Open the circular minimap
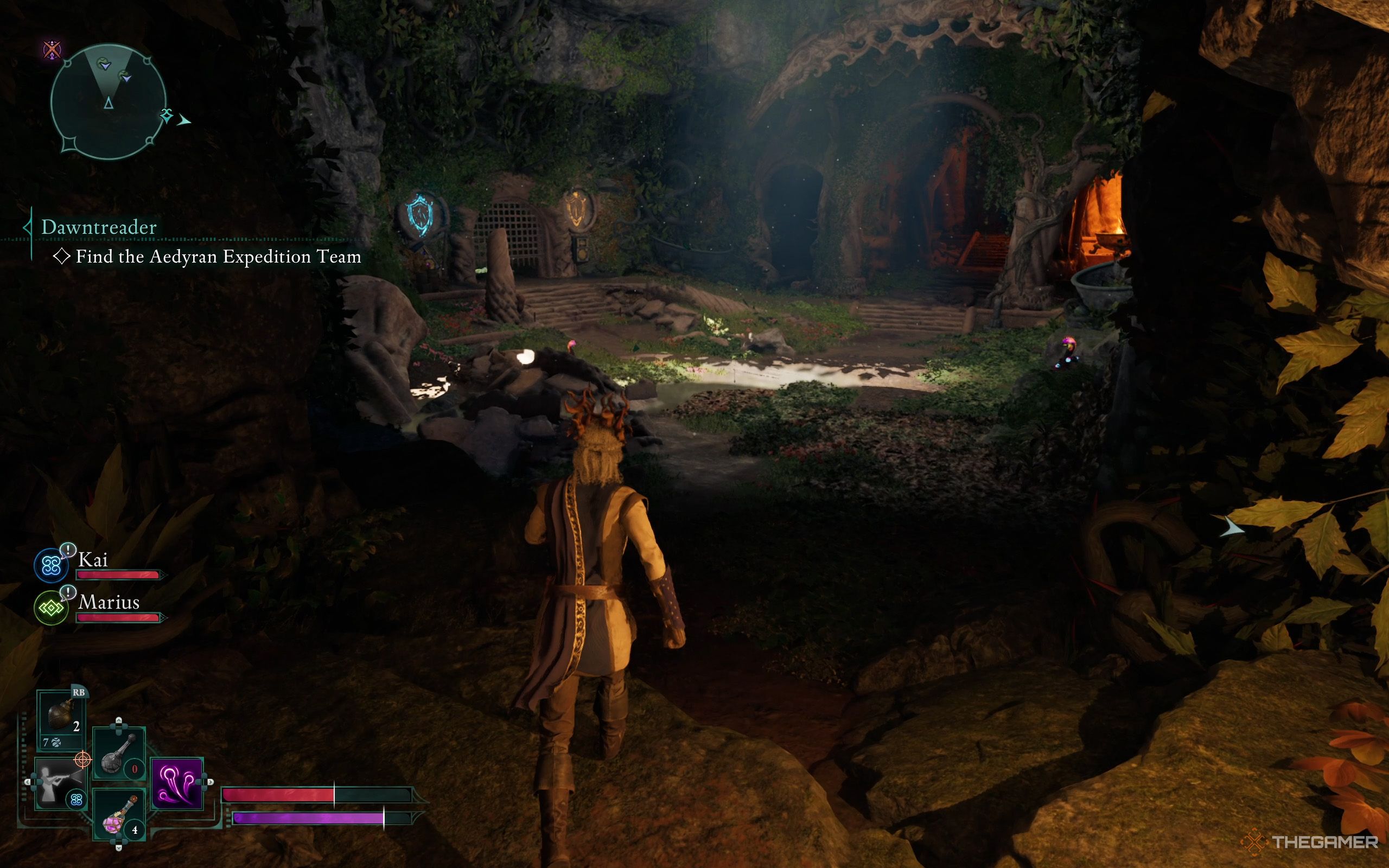1389x868 pixels. pyautogui.click(x=109, y=102)
